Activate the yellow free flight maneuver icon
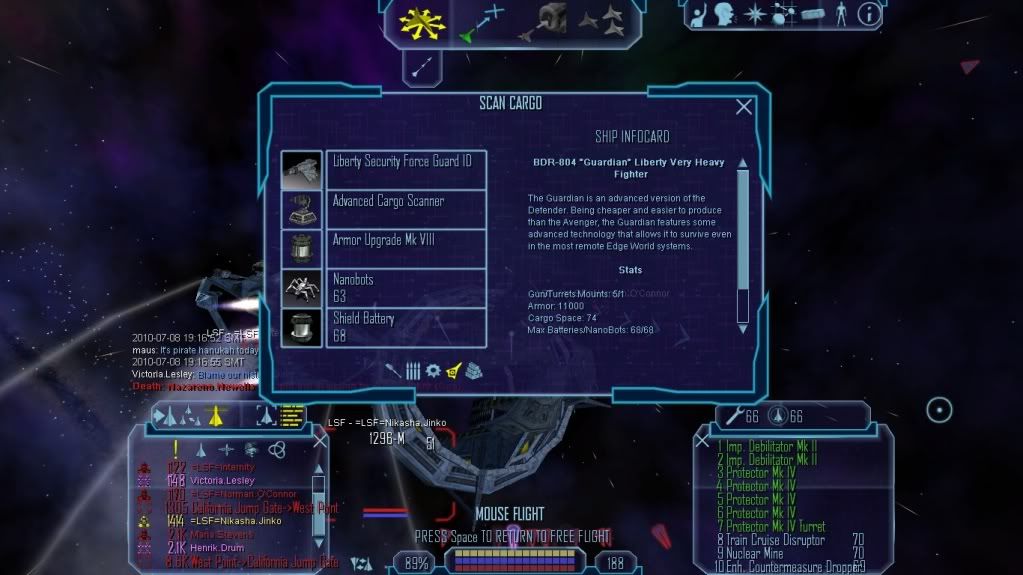Image resolution: width=1023 pixels, height=575 pixels. point(422,21)
